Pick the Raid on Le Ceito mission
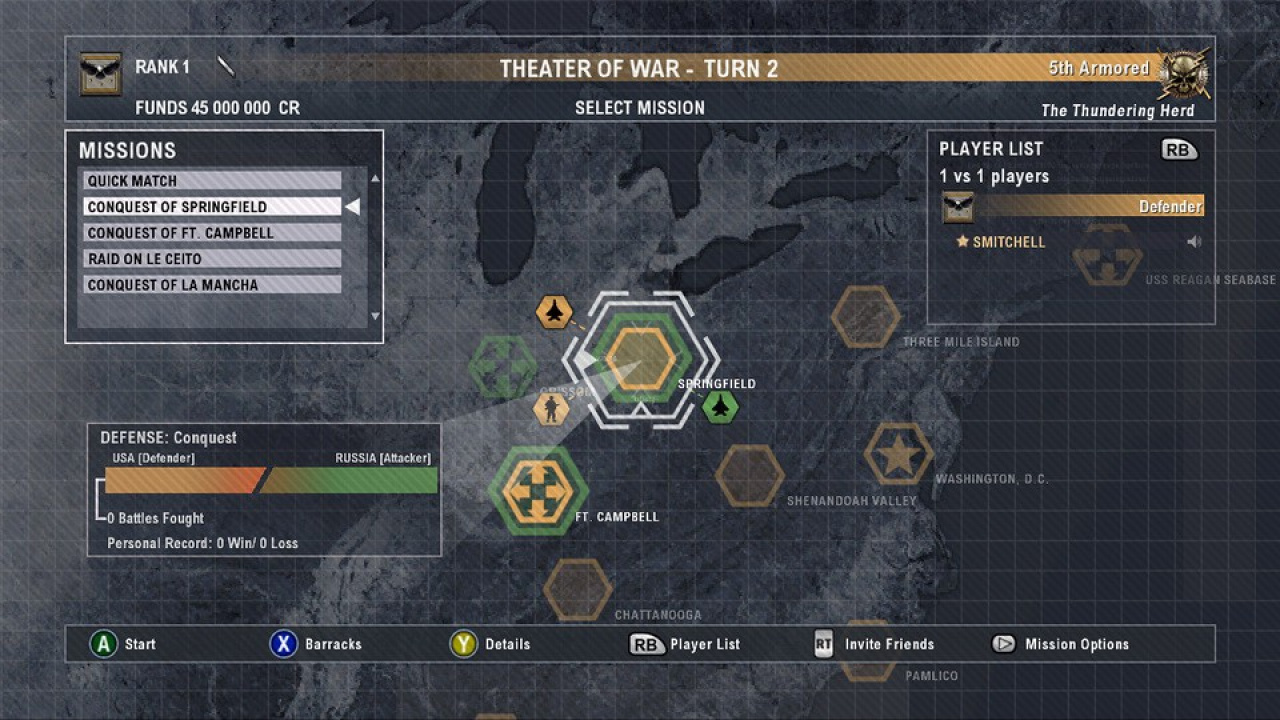1280x720 pixels. coord(212,259)
